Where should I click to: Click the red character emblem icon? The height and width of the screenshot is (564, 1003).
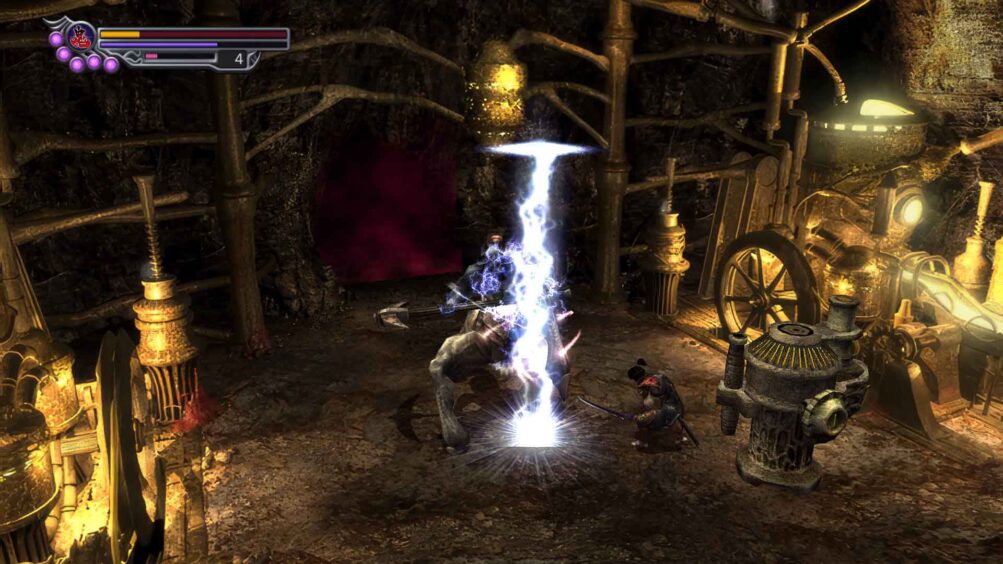click(81, 38)
